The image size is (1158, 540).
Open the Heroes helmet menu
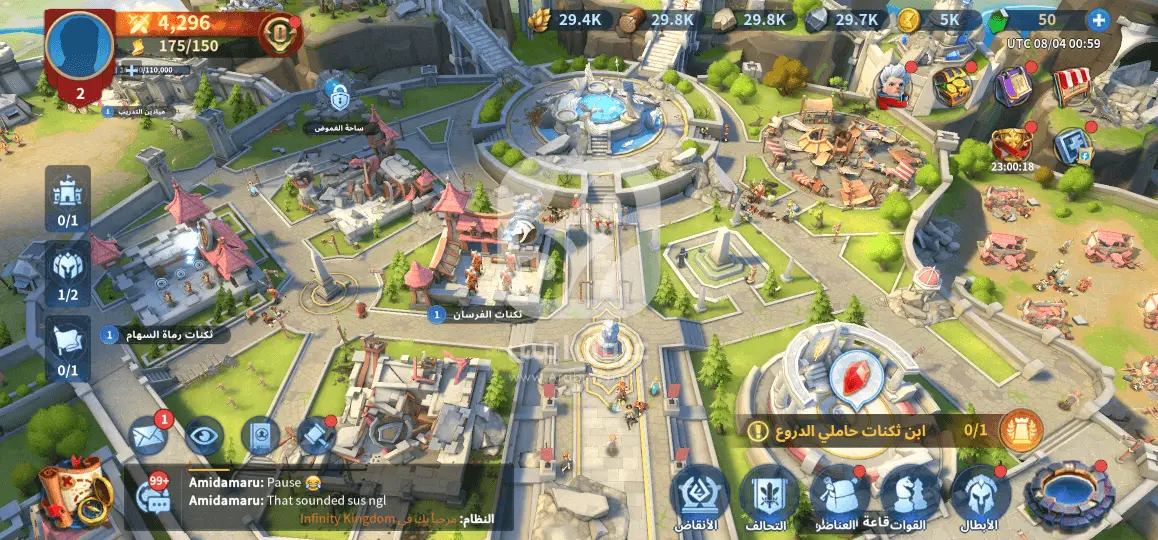[x=979, y=495]
